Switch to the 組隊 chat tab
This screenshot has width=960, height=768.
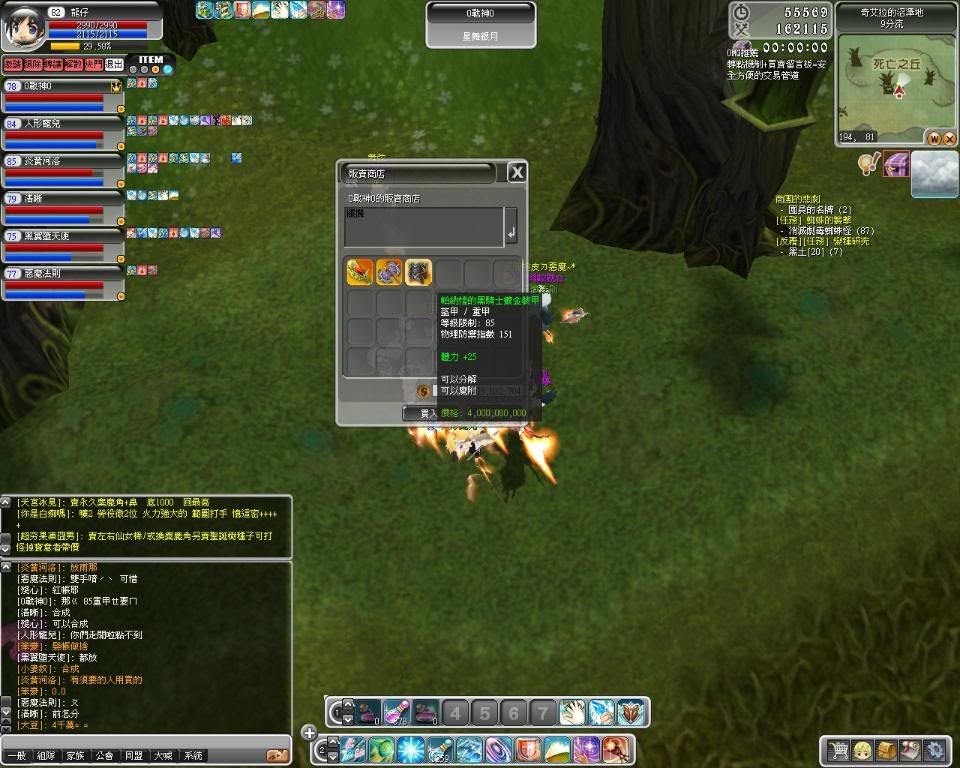point(44,756)
